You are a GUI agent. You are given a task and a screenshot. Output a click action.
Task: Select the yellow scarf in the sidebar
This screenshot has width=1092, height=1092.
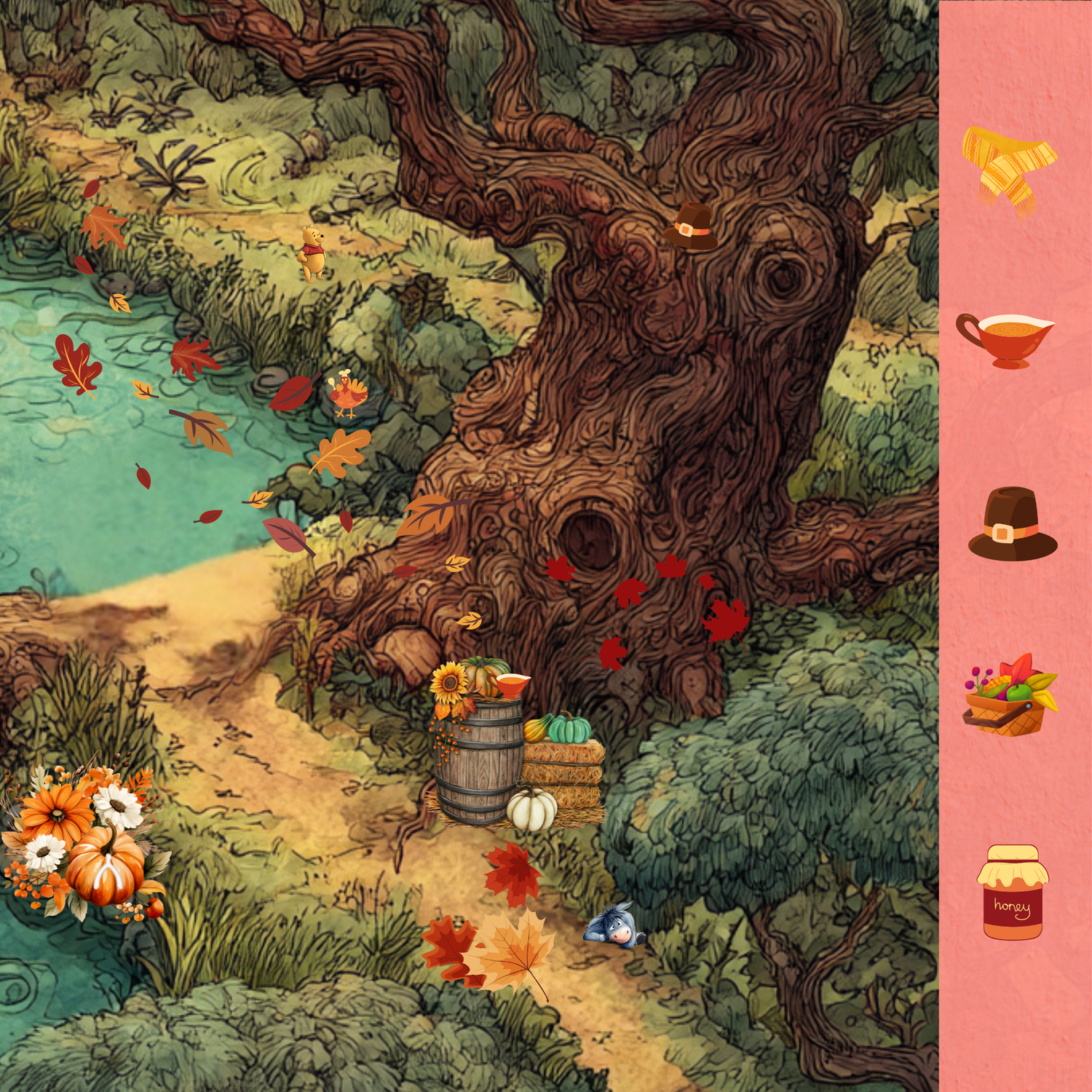click(x=1009, y=170)
